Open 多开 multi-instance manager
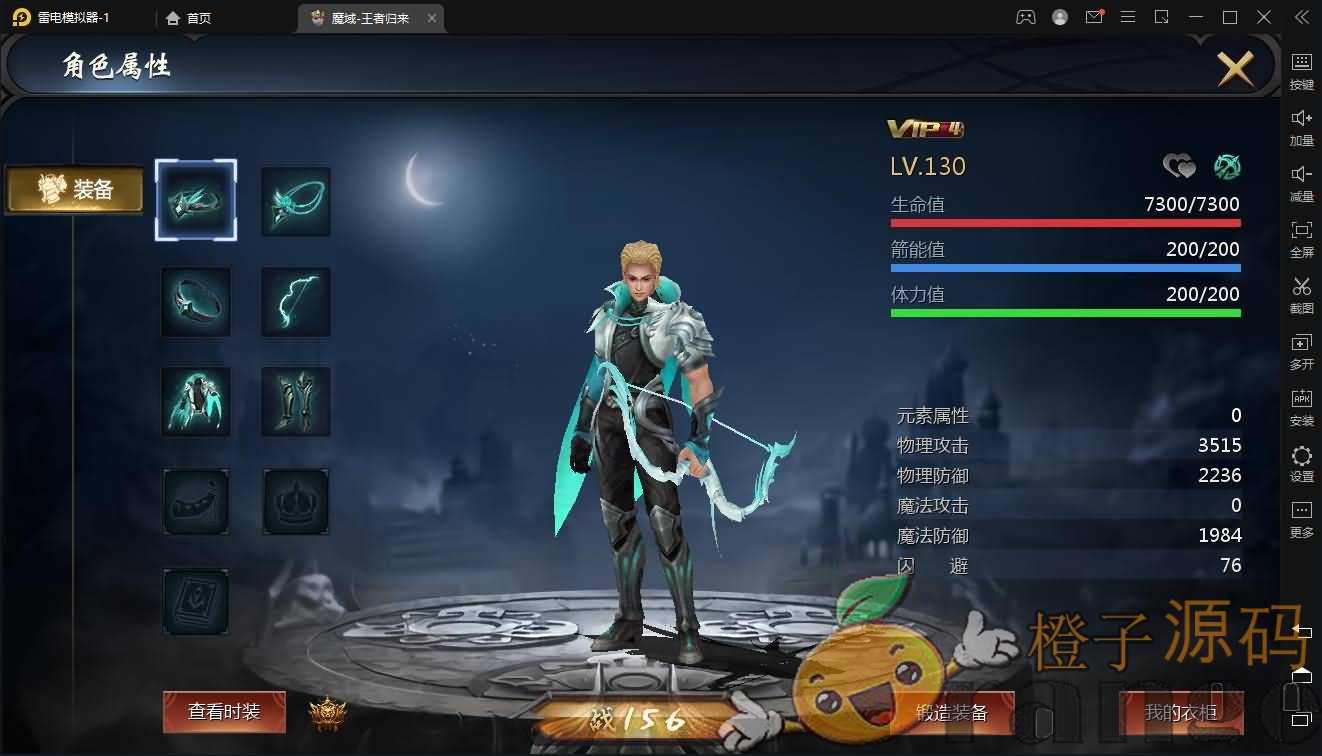 tap(1301, 352)
